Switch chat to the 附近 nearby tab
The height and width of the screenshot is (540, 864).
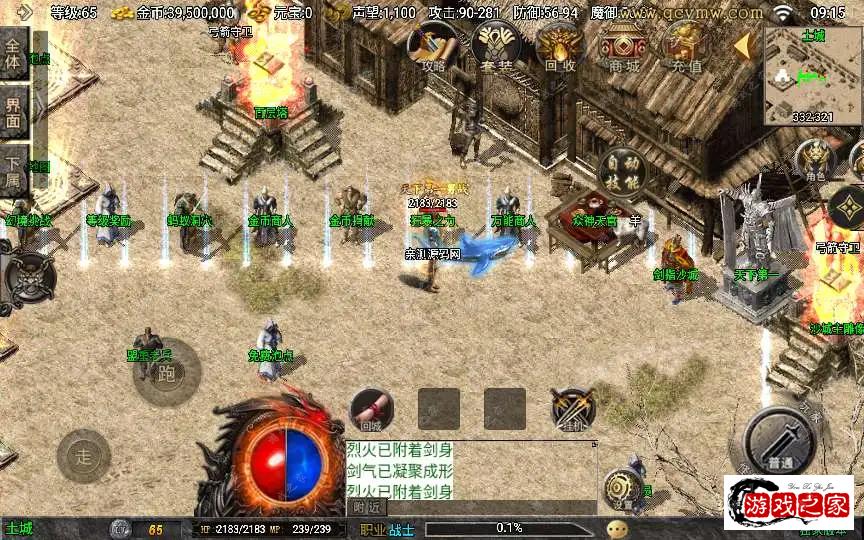click(367, 508)
